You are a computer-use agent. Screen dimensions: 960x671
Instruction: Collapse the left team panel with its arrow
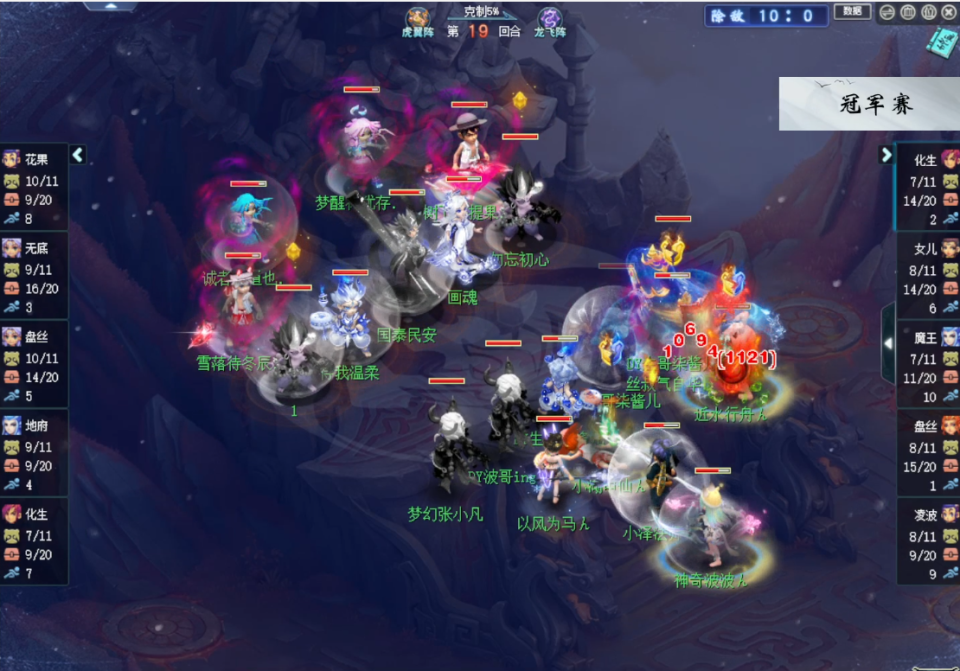pyautogui.click(x=78, y=155)
